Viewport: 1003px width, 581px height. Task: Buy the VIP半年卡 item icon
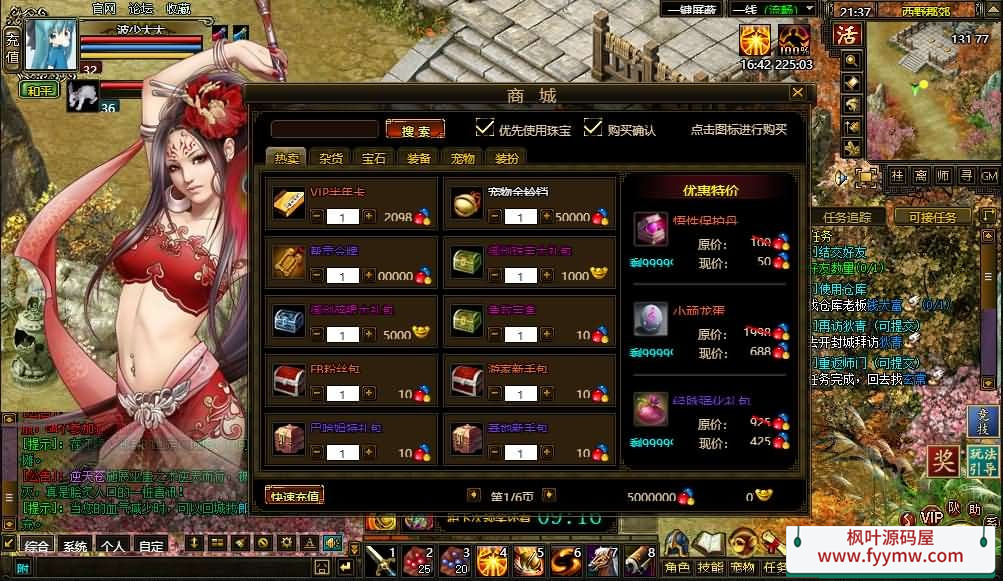[289, 203]
